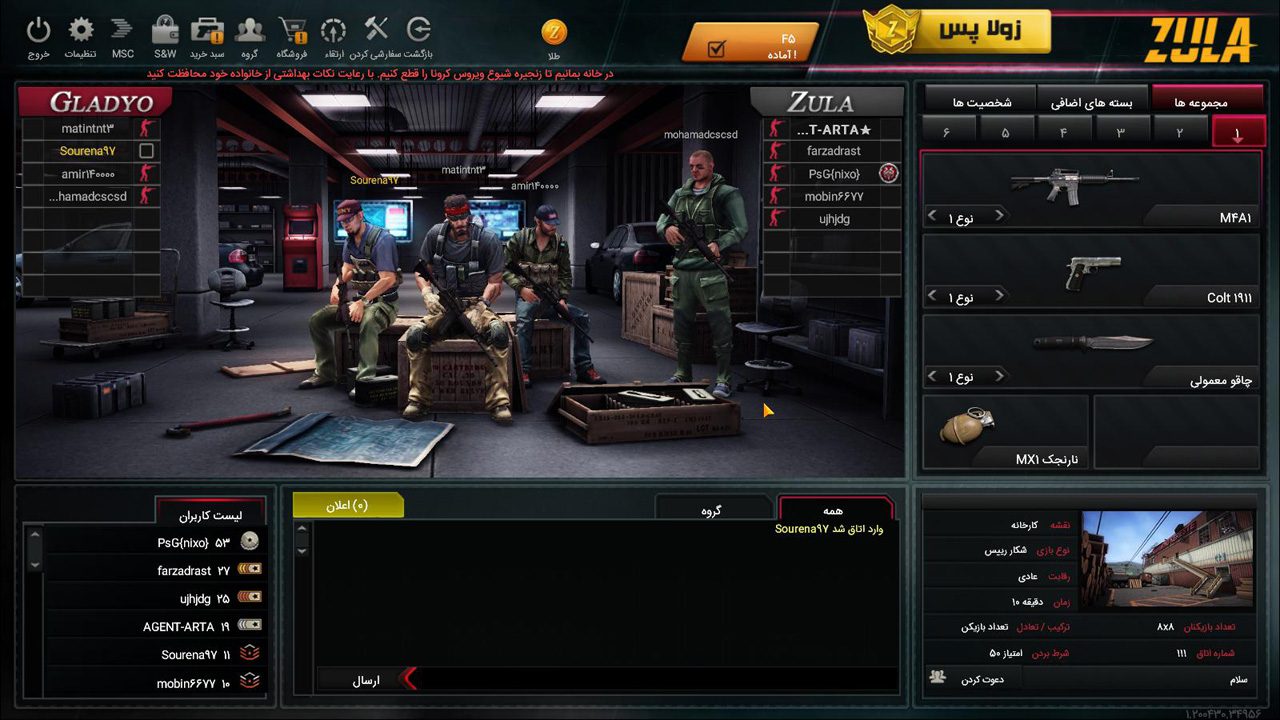Click the factory map thumbnail
This screenshot has width=1280, height=720.
pos(1168,558)
